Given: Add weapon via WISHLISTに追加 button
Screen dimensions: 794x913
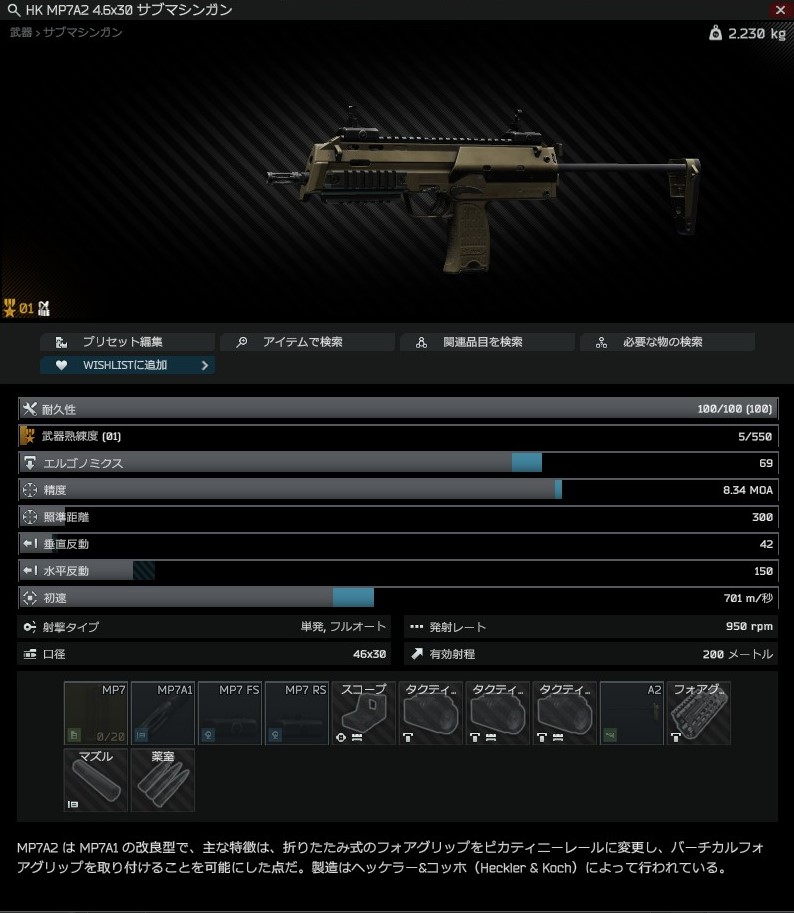Looking at the screenshot, I should click(x=128, y=365).
